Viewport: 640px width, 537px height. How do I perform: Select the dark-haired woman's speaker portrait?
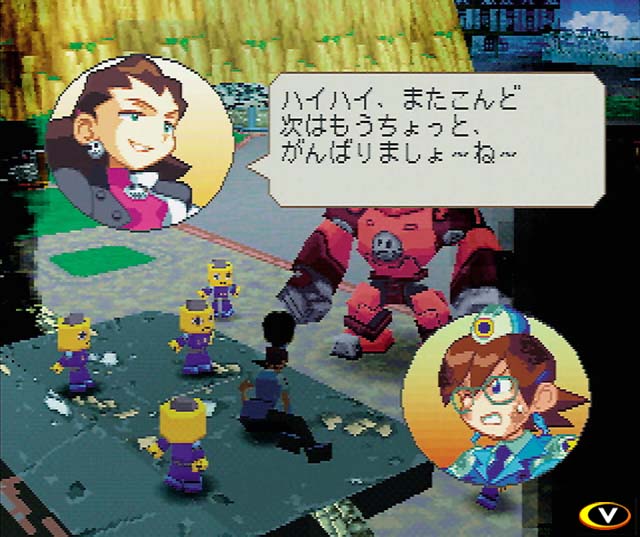pyautogui.click(x=140, y=145)
